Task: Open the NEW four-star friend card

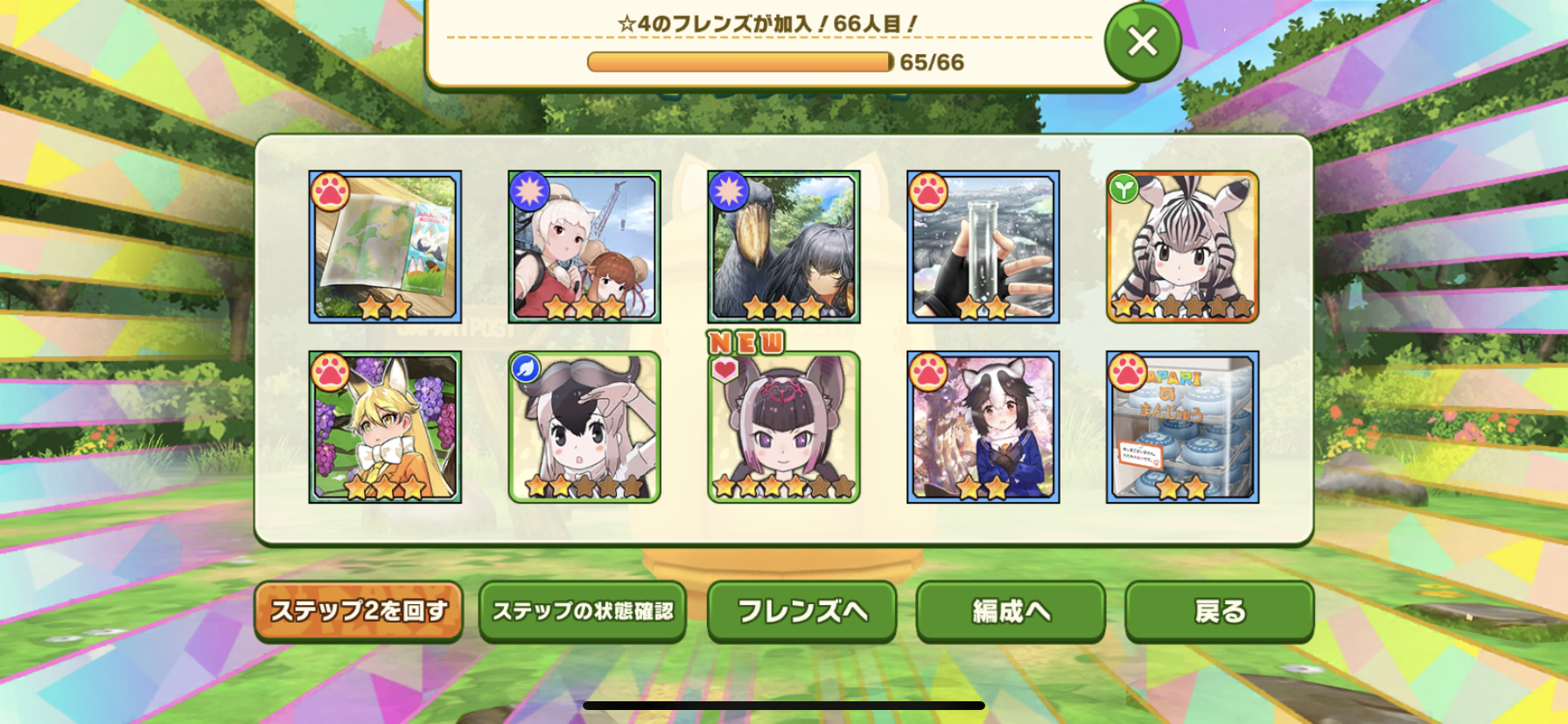Action: pos(784,427)
